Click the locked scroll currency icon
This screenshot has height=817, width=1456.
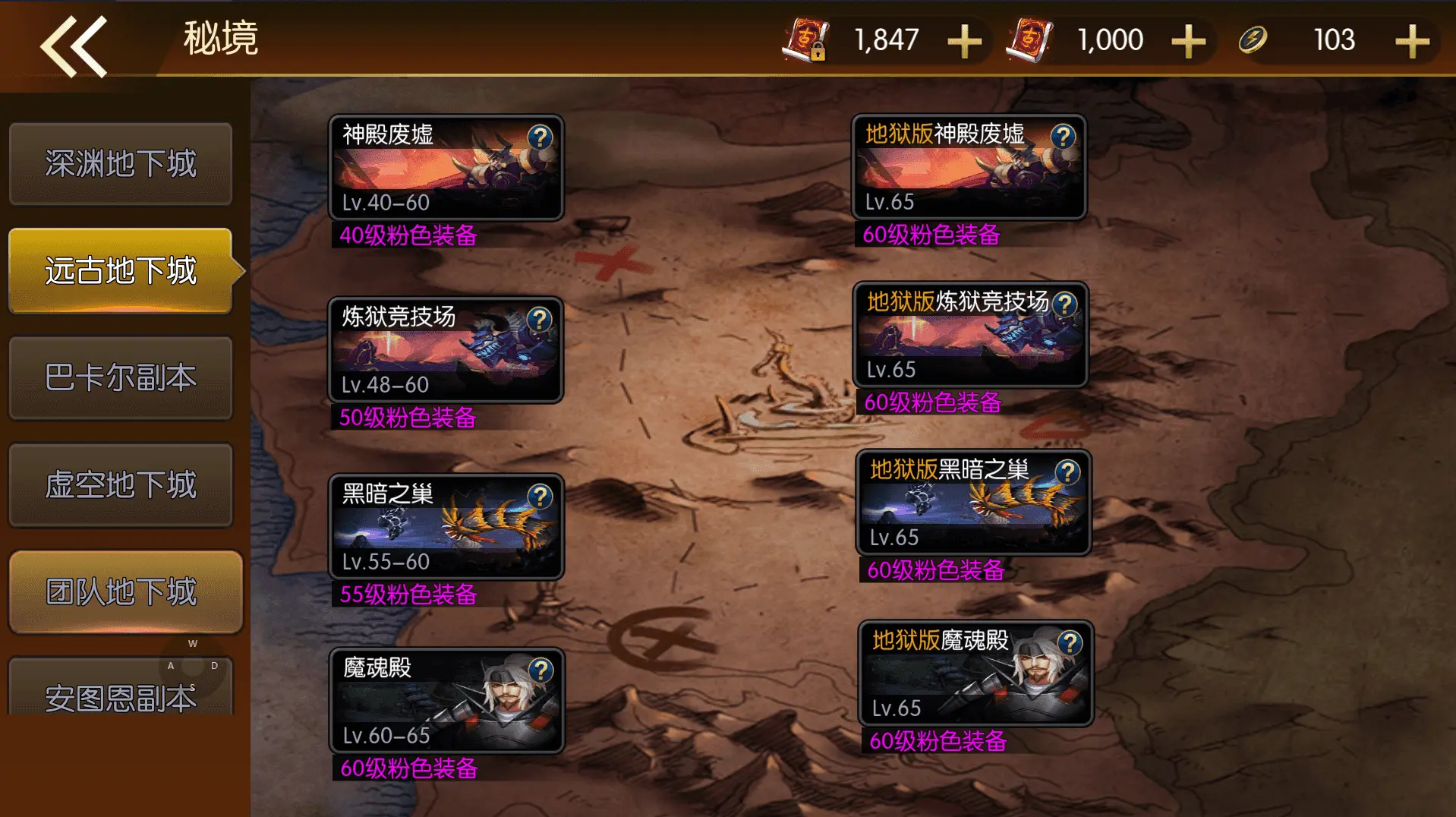(x=806, y=39)
